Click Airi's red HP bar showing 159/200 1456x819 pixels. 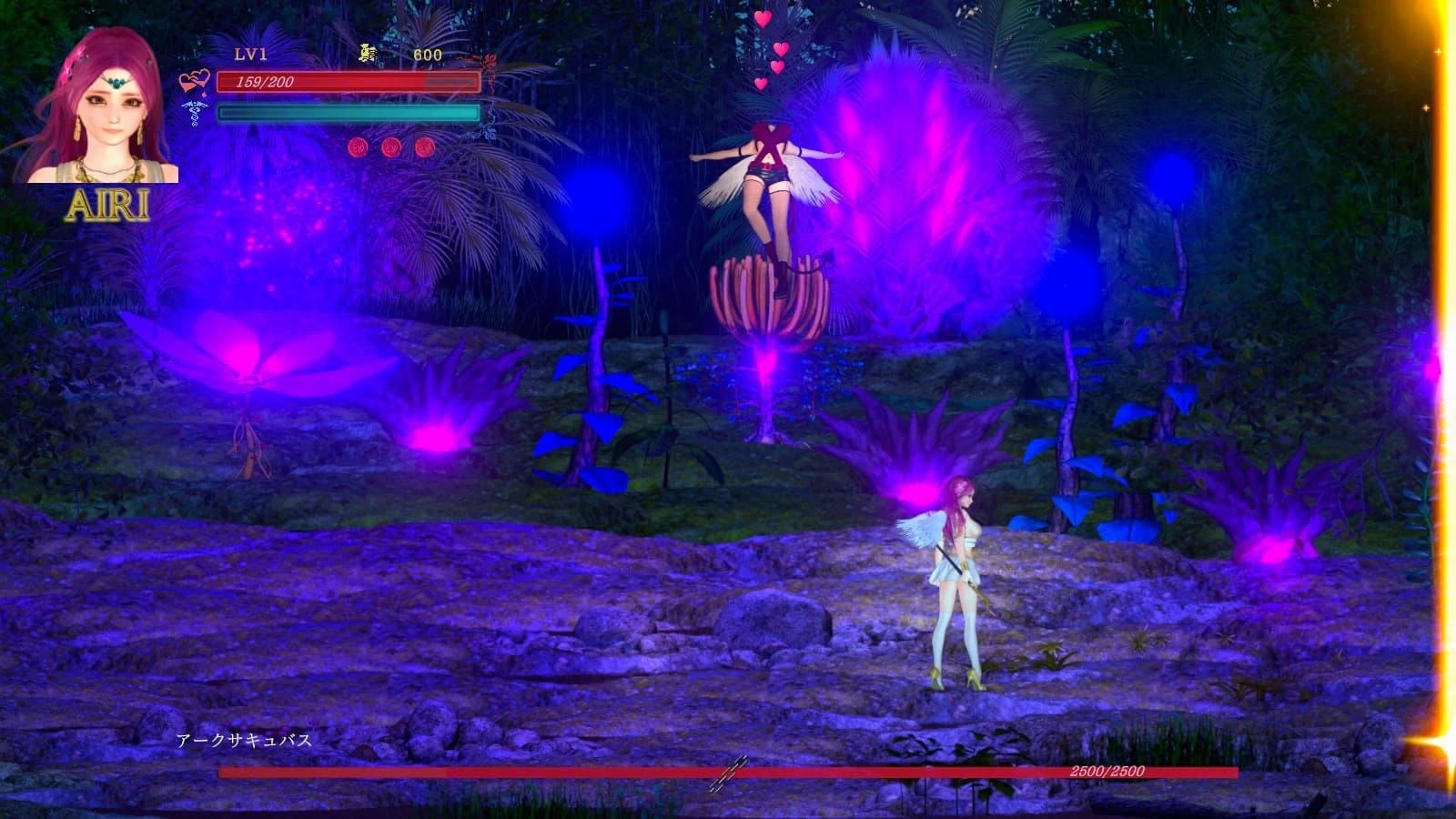click(348, 84)
